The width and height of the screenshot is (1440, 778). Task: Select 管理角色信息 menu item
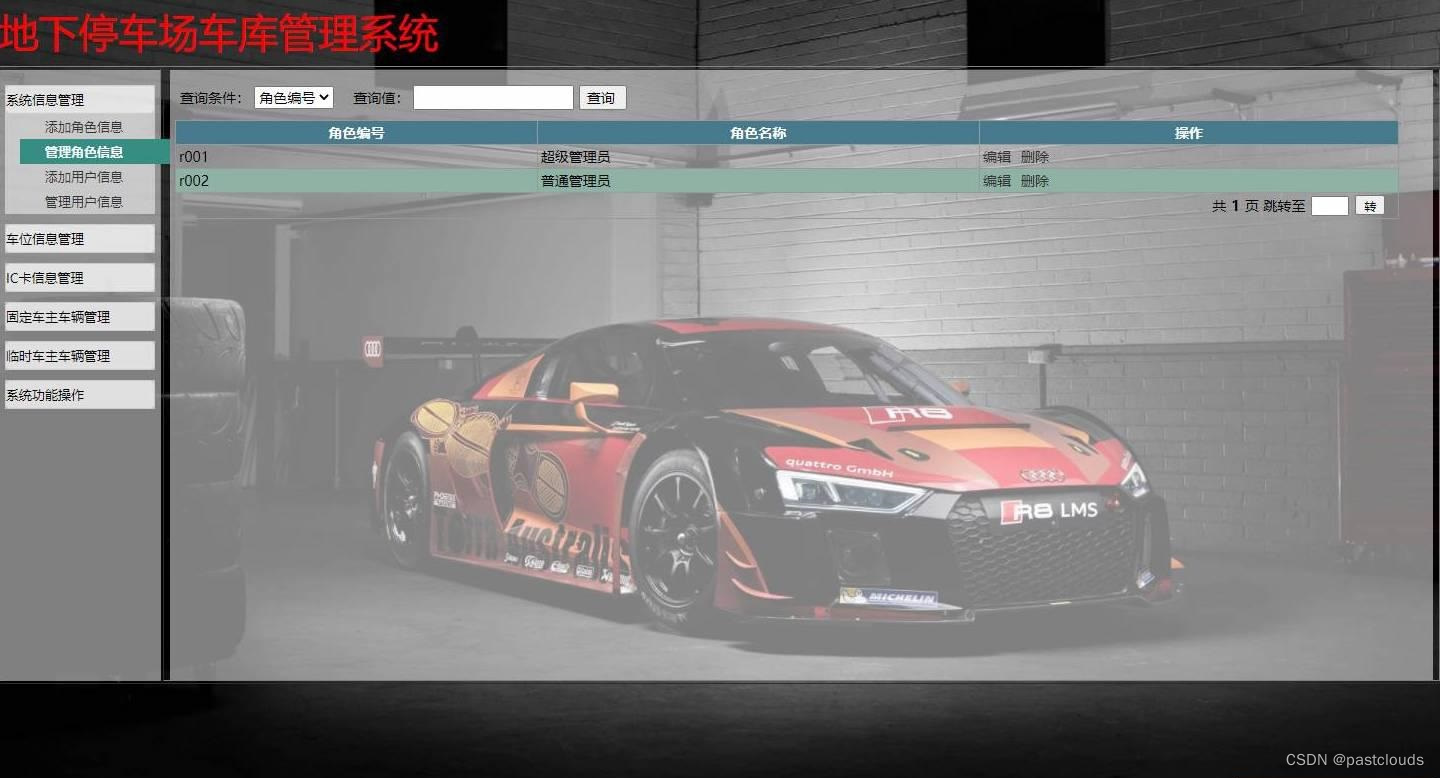84,152
